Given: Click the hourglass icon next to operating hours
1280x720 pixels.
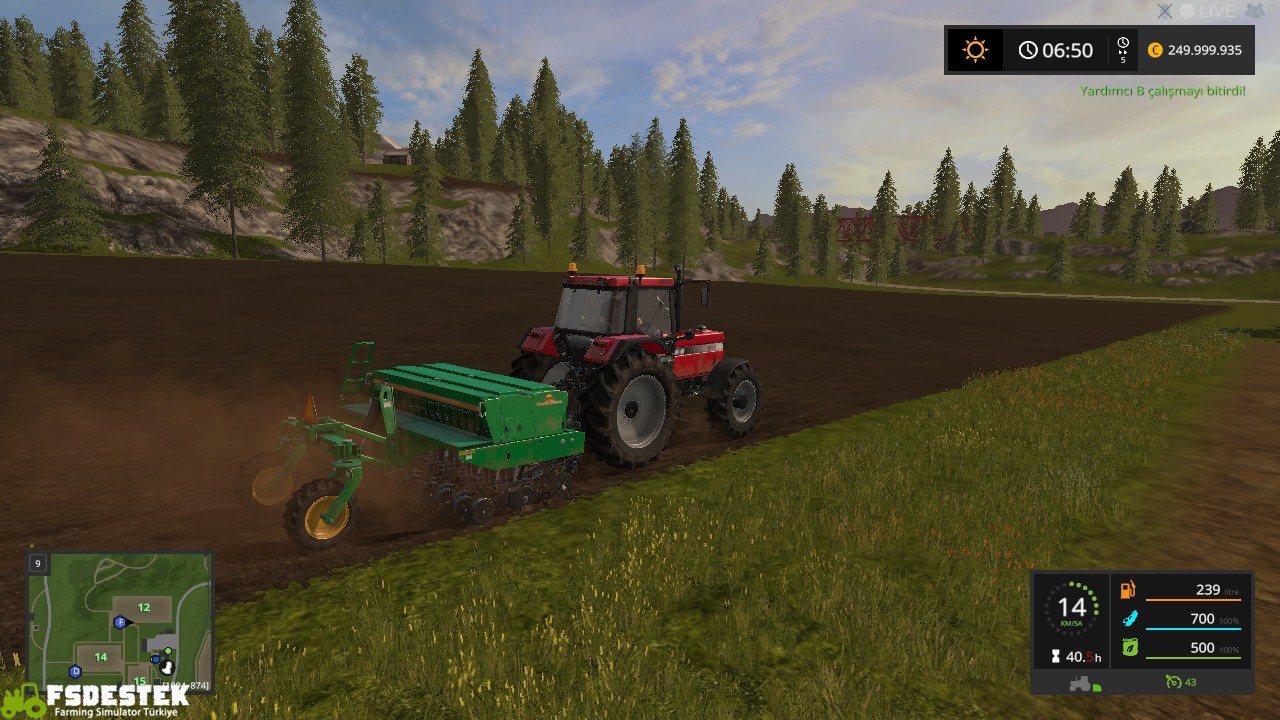Looking at the screenshot, I should [1056, 655].
